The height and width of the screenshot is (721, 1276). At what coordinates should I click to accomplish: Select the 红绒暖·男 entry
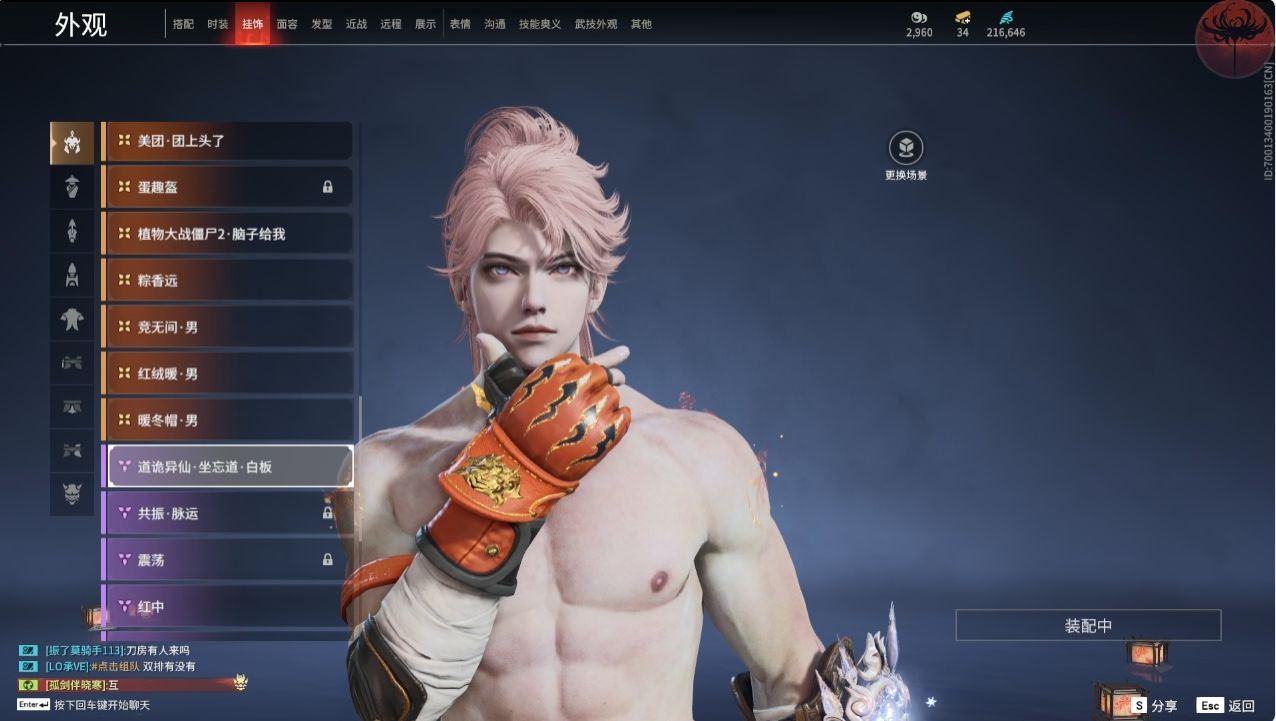(227, 374)
